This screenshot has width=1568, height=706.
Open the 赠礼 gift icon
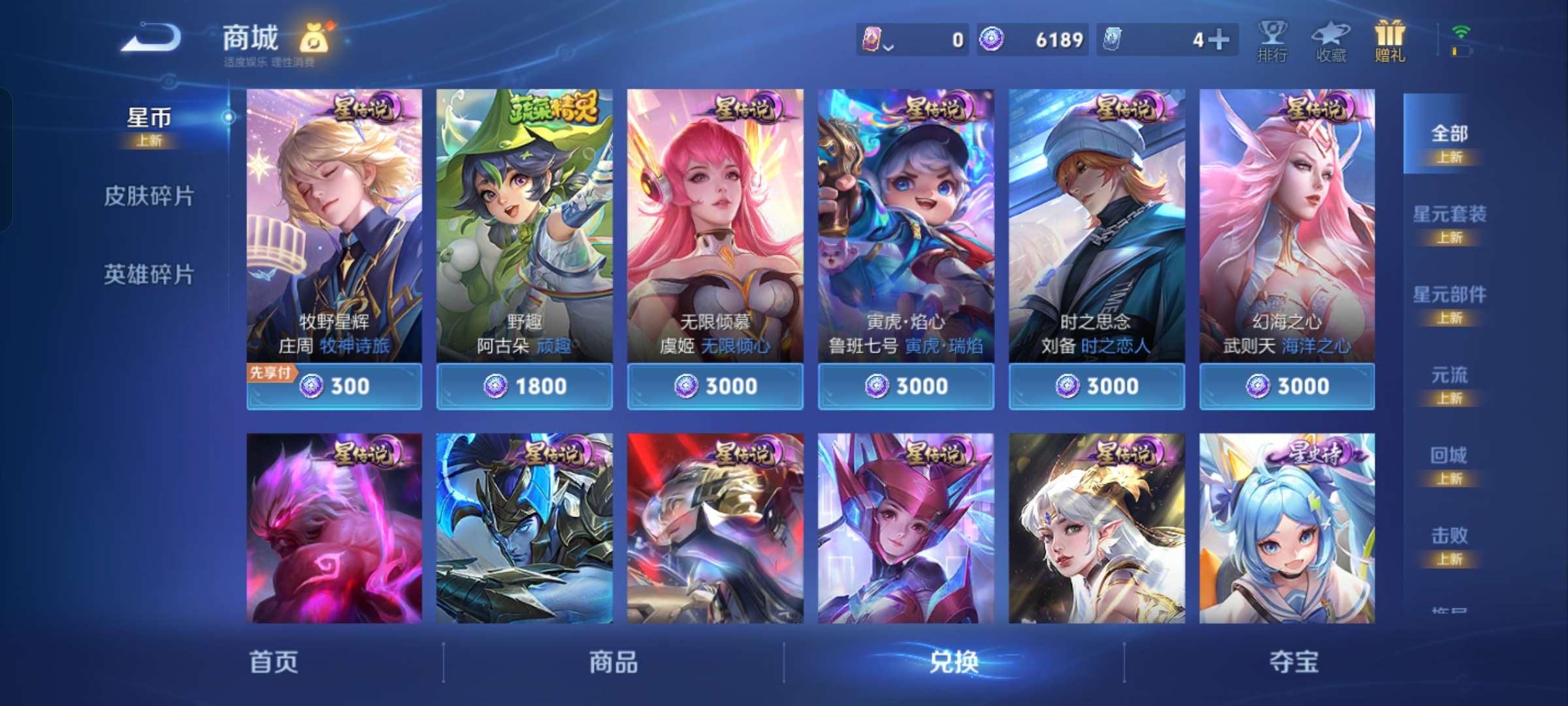pyautogui.click(x=1390, y=41)
